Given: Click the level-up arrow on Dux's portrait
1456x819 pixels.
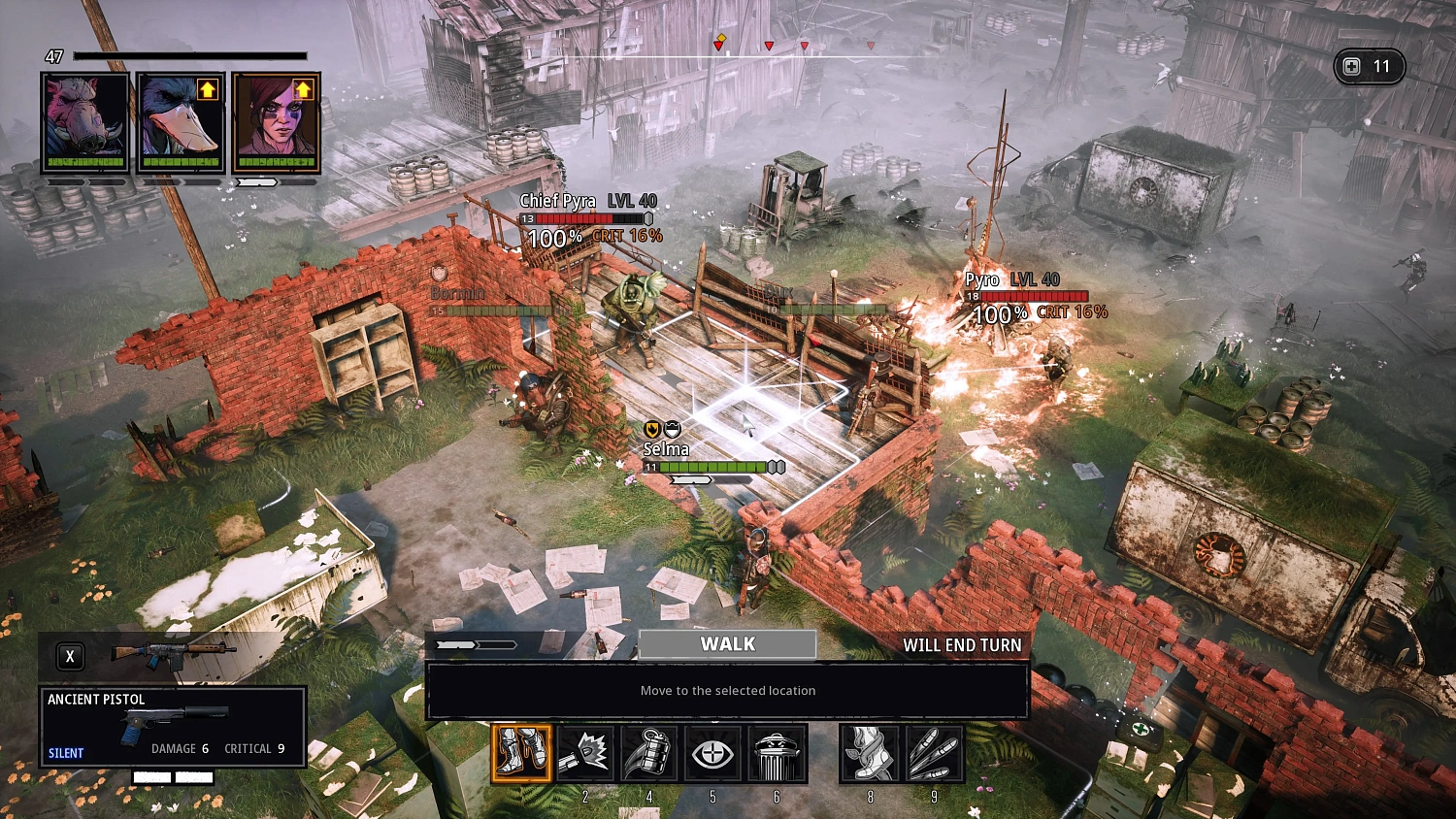Looking at the screenshot, I should pyautogui.click(x=206, y=89).
